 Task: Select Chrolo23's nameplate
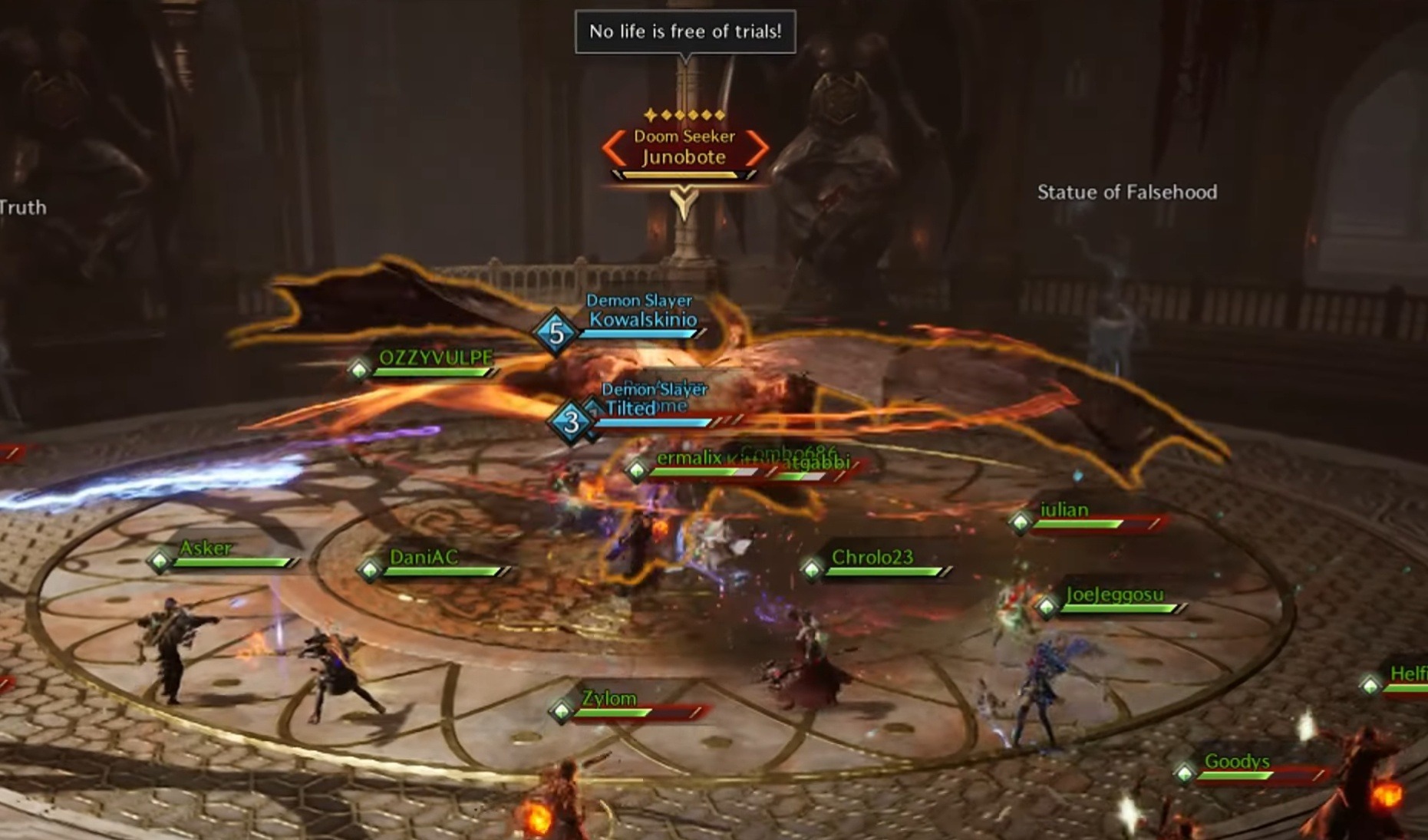872,558
